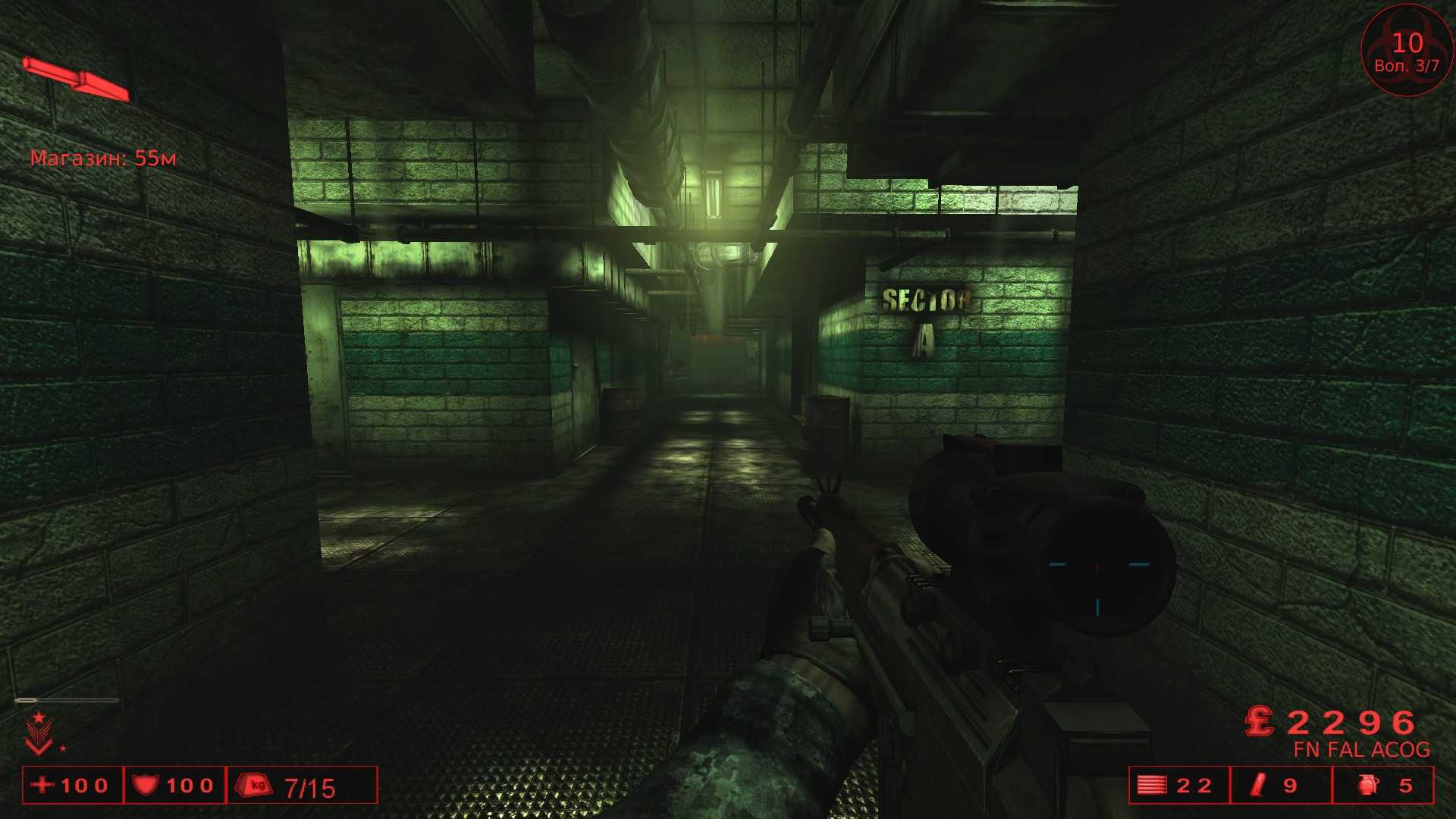Click the kg weight icon showing 7/15
The width and height of the screenshot is (1456, 819).
click(253, 786)
